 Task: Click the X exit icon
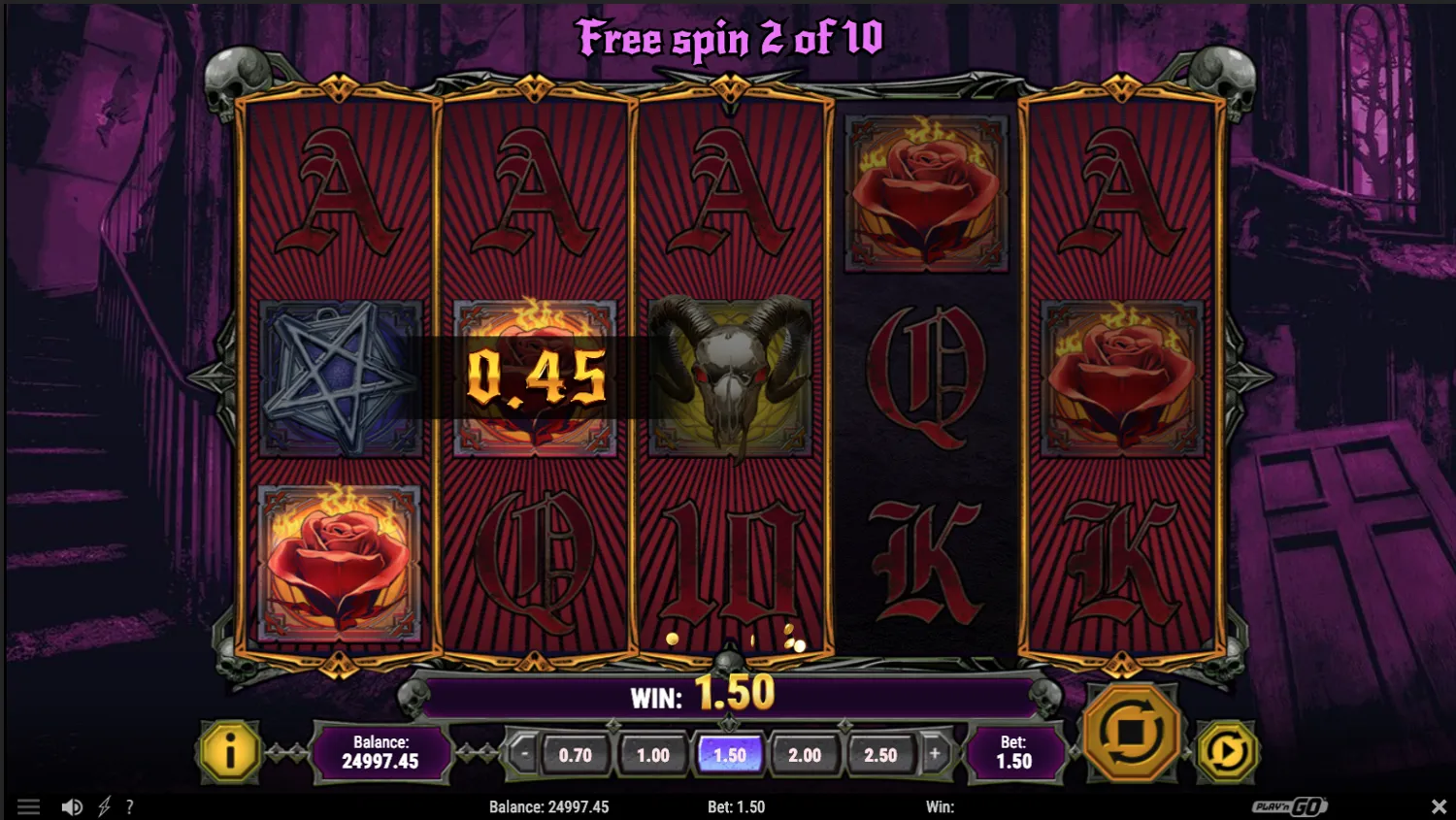1440,806
